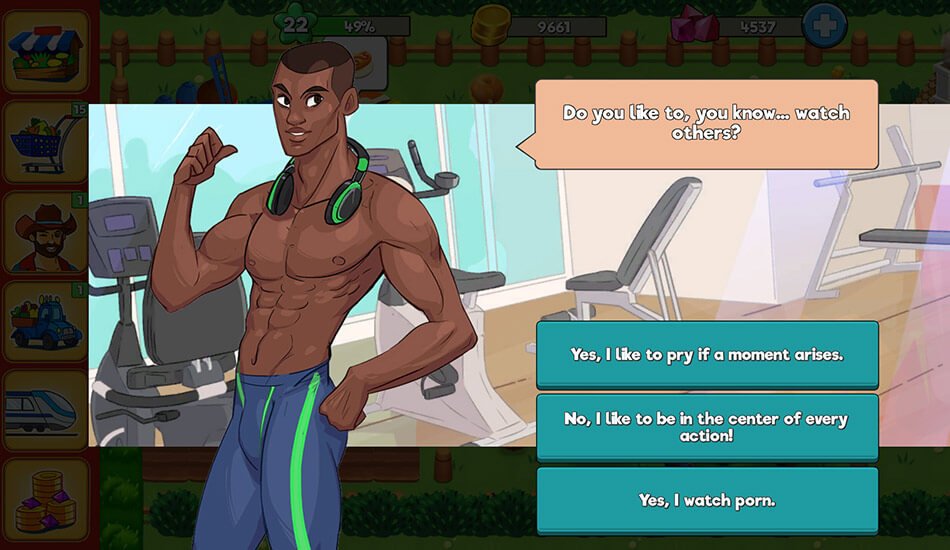Add more gems with the plus button
This screenshot has height=550, width=950.
(x=824, y=27)
